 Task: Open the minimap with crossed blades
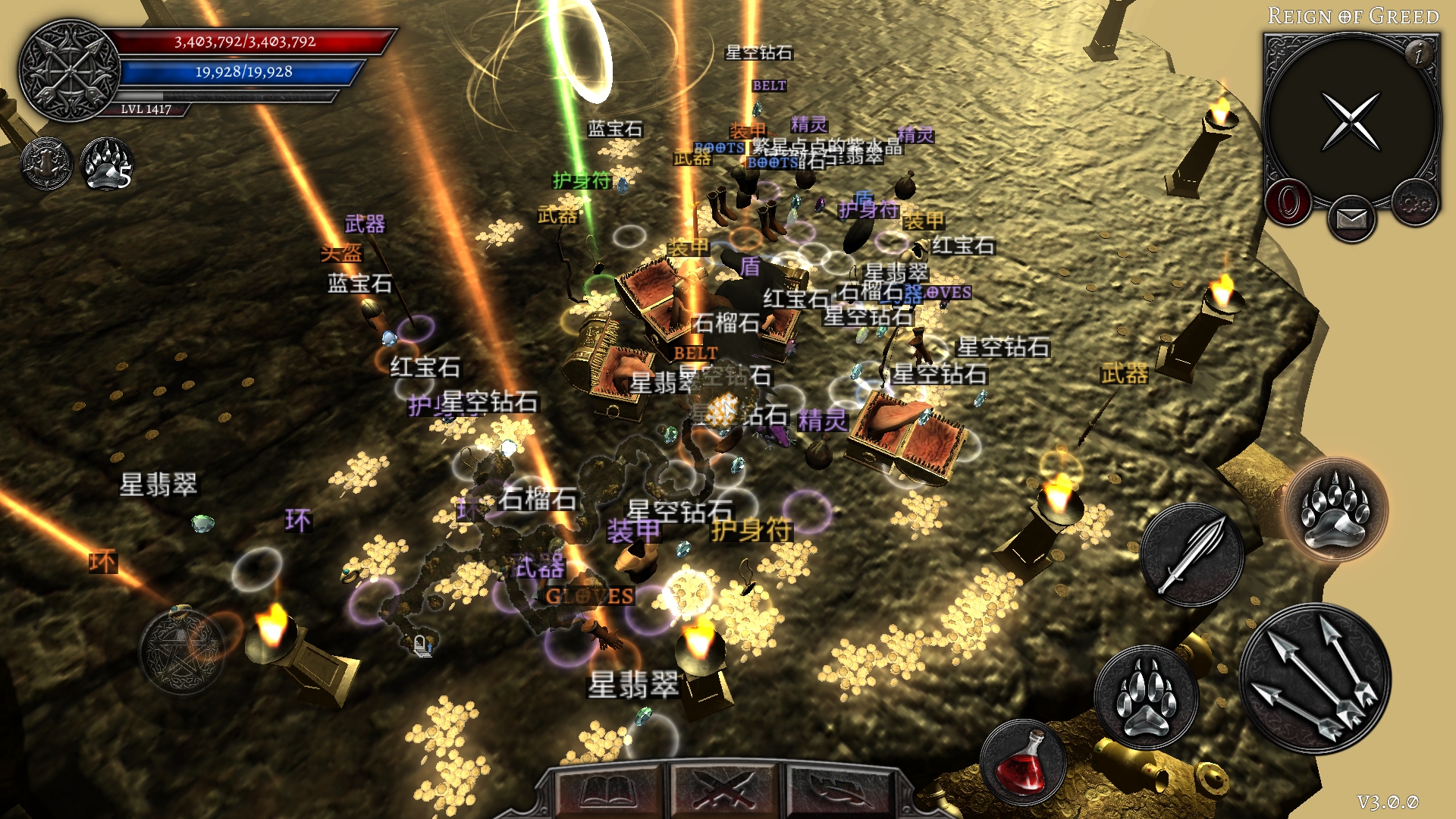1351,121
